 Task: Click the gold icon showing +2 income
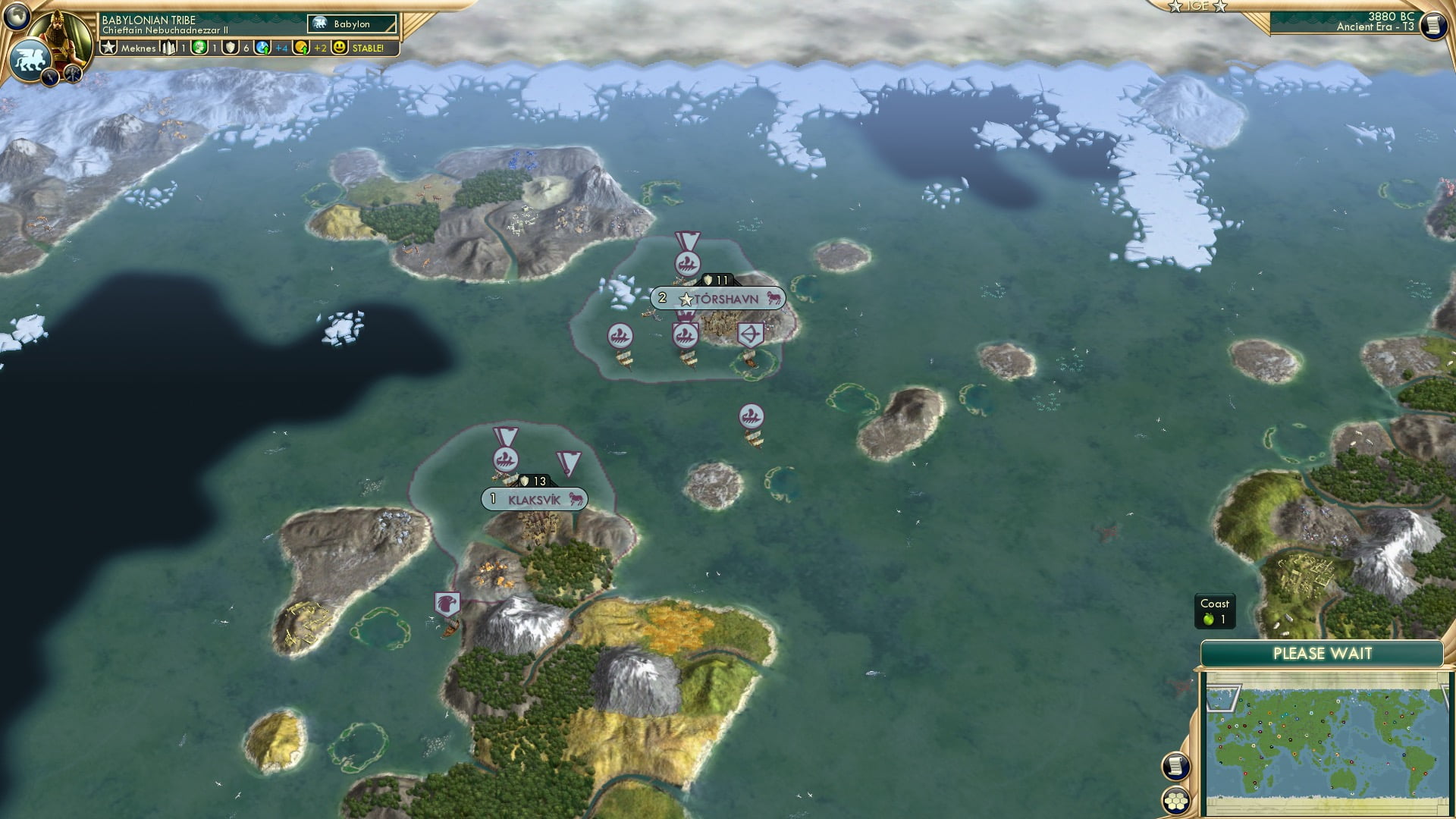303,49
